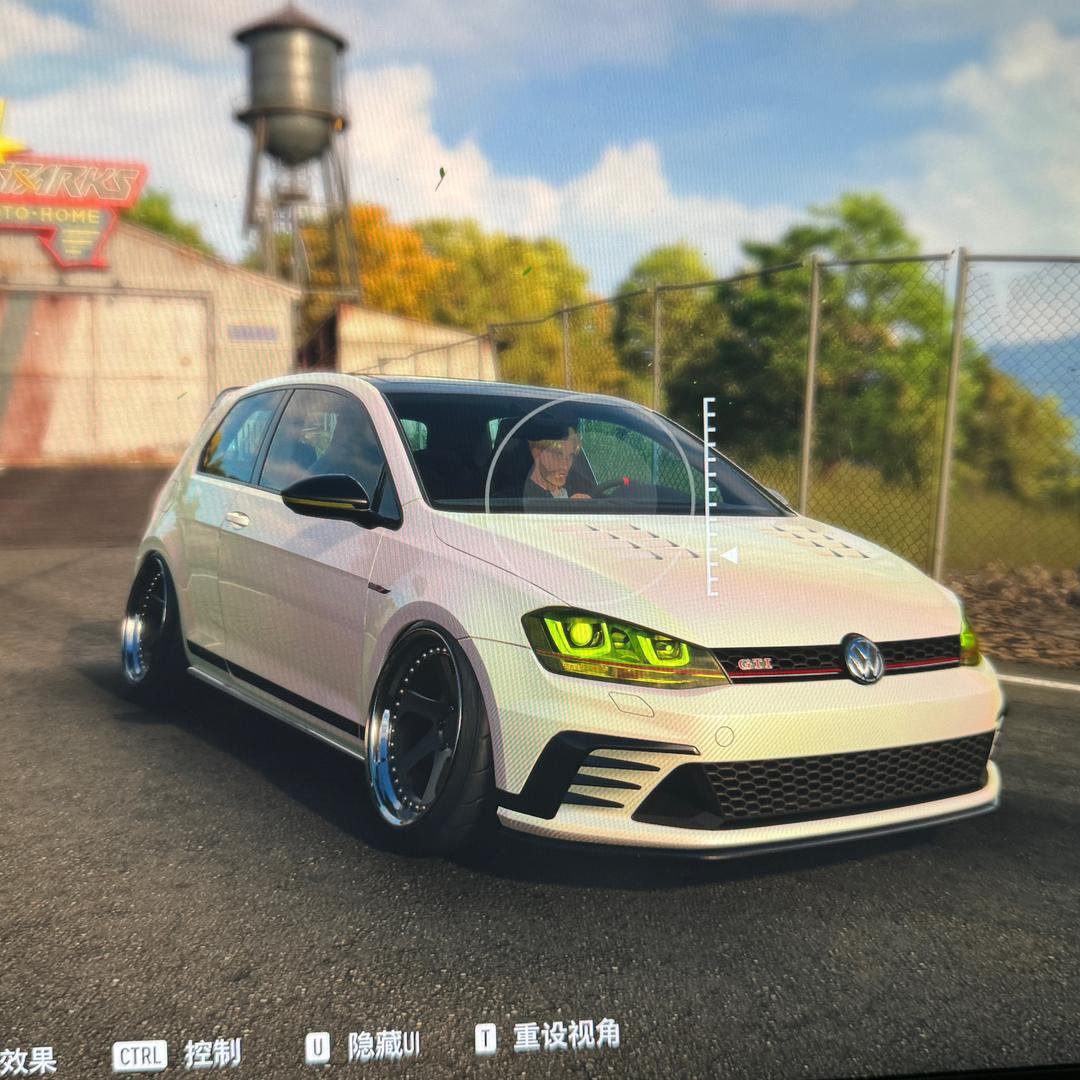Click the triangle marker on the vertical scale
Image resolution: width=1080 pixels, height=1080 pixels.
click(729, 555)
